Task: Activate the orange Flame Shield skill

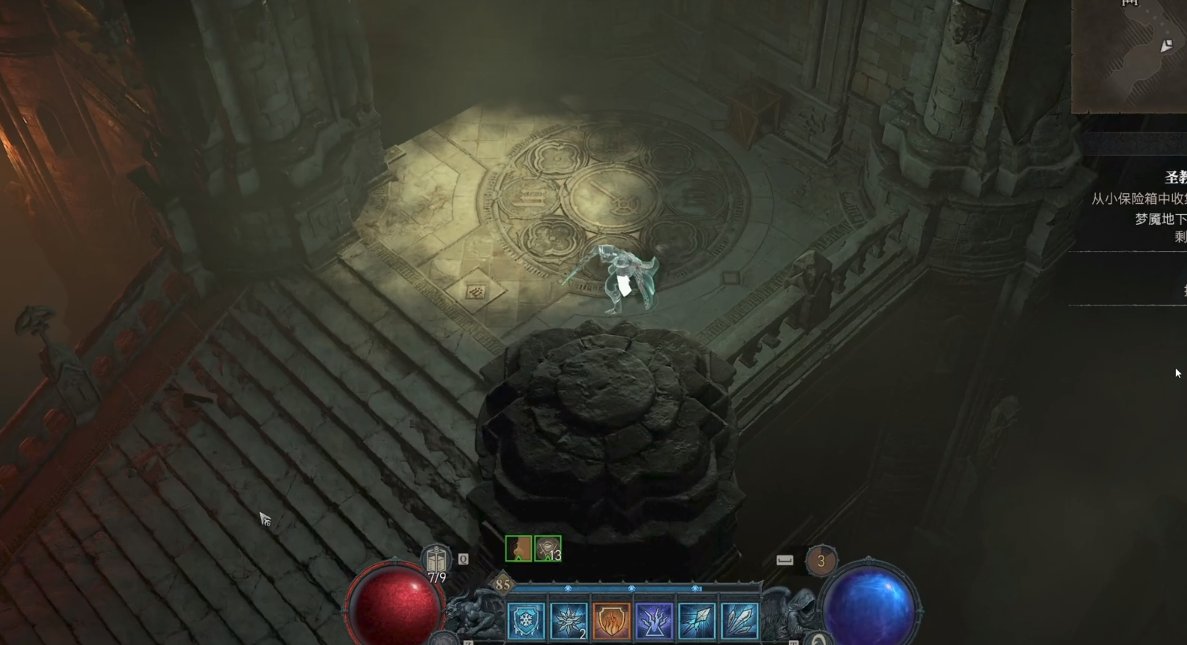Action: point(611,621)
